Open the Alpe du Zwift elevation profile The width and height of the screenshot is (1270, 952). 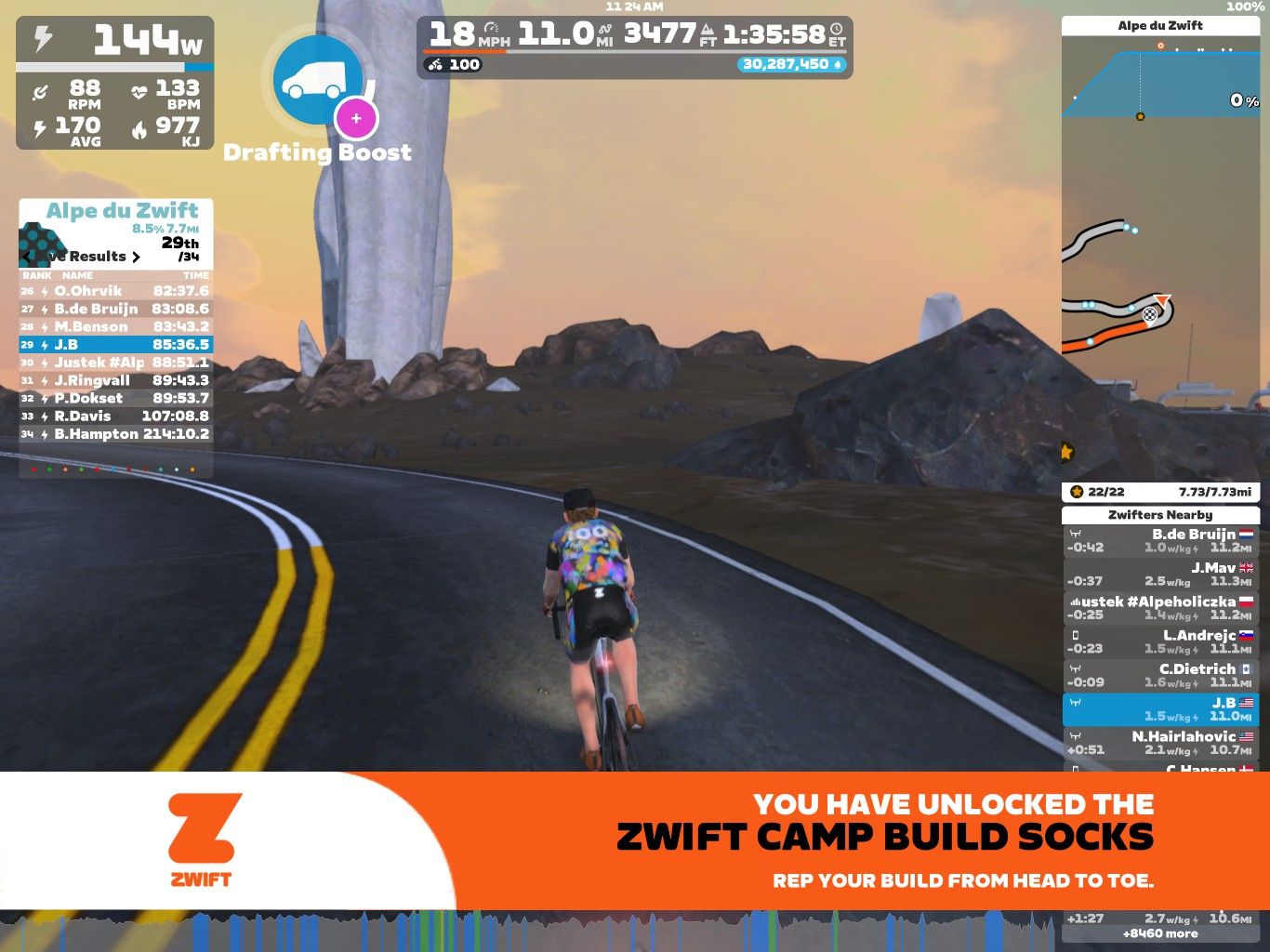[1159, 84]
